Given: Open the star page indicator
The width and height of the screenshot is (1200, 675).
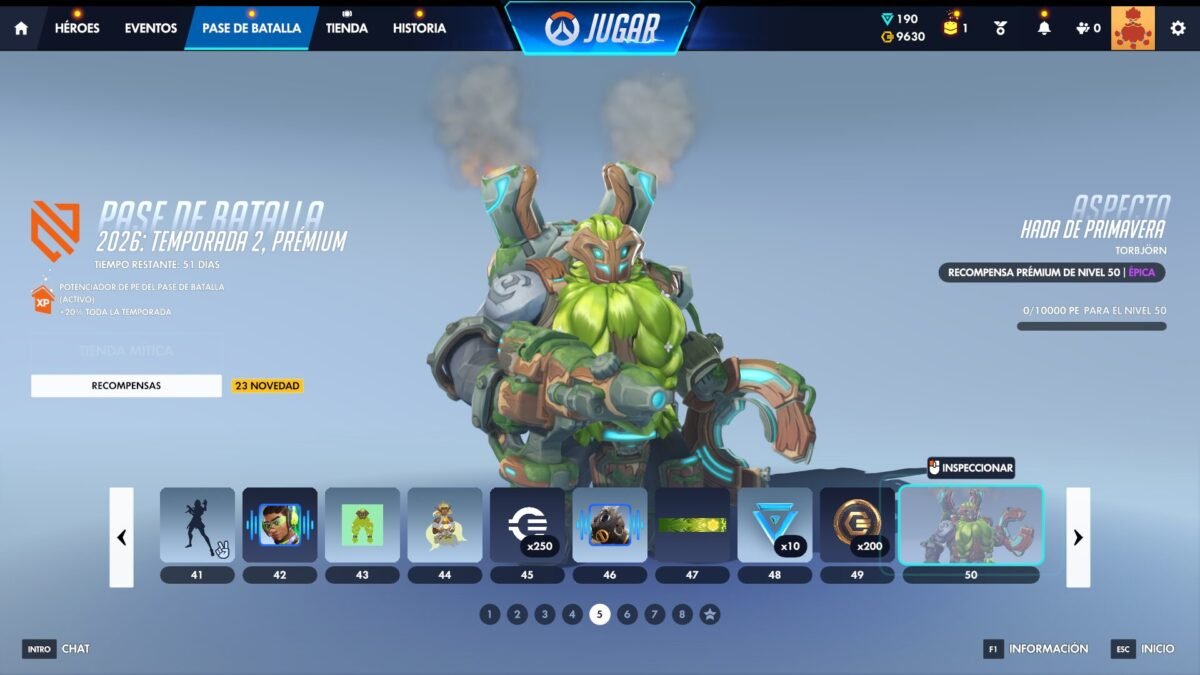Looking at the screenshot, I should click(x=709, y=614).
